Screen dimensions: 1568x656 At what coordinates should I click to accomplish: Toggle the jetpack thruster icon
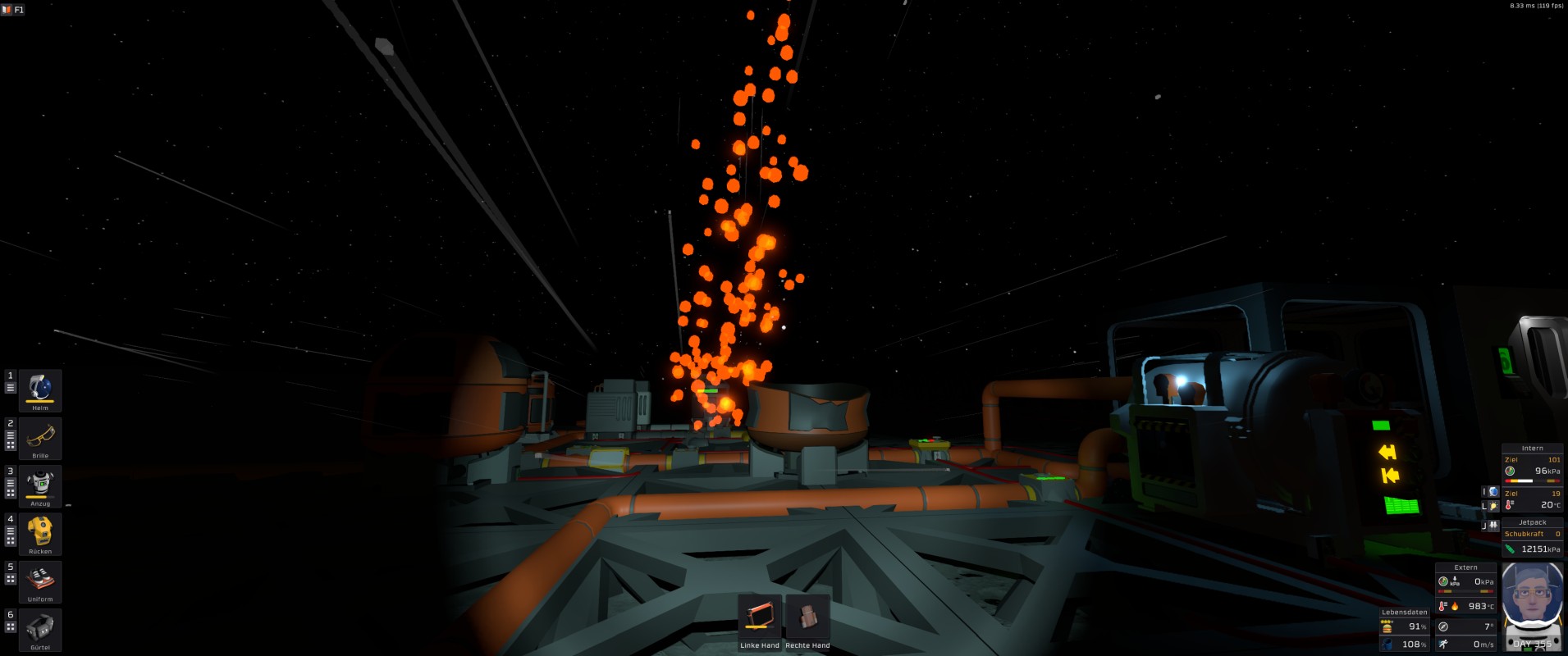click(1493, 526)
